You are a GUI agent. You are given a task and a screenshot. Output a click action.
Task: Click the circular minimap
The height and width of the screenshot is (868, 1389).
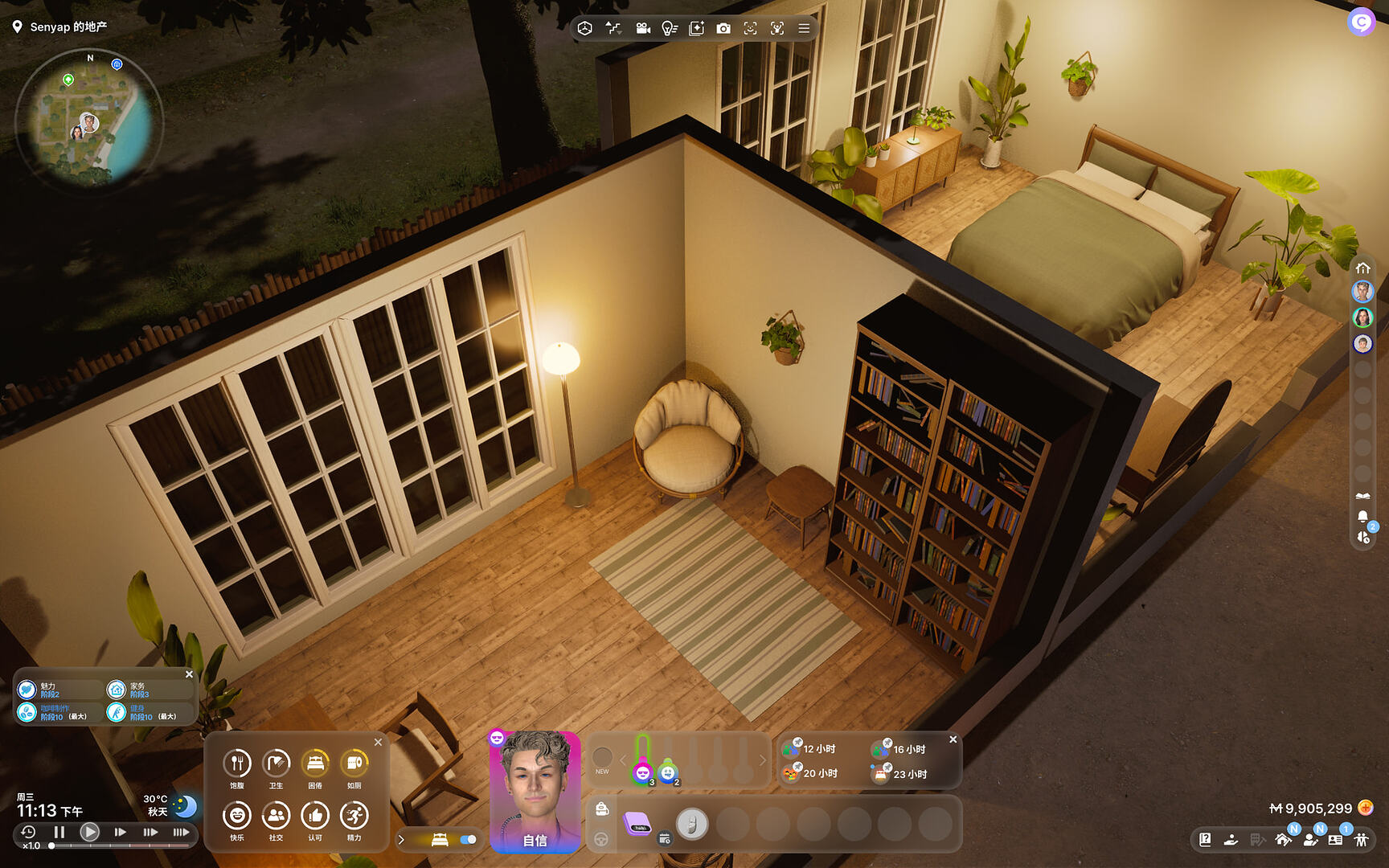[x=88, y=122]
